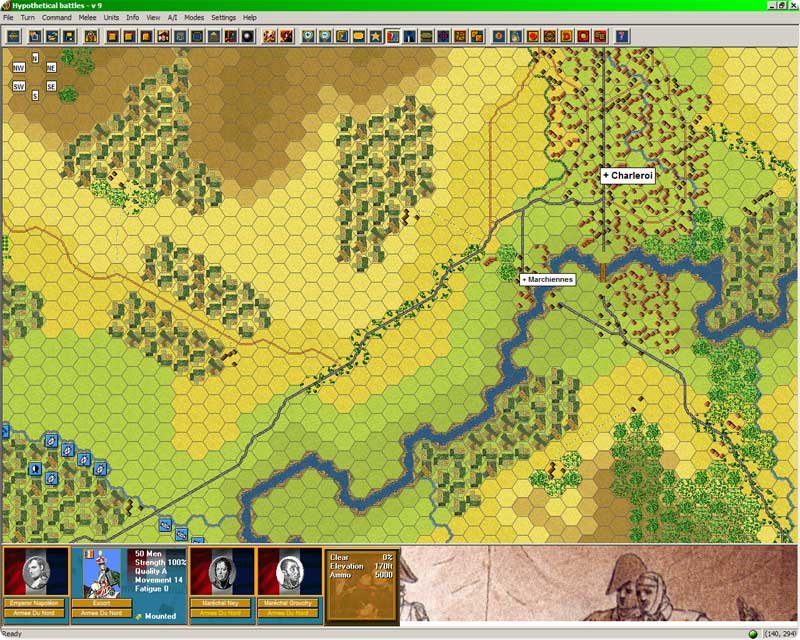Open the File menu
800x640 pixels.
click(x=8, y=18)
